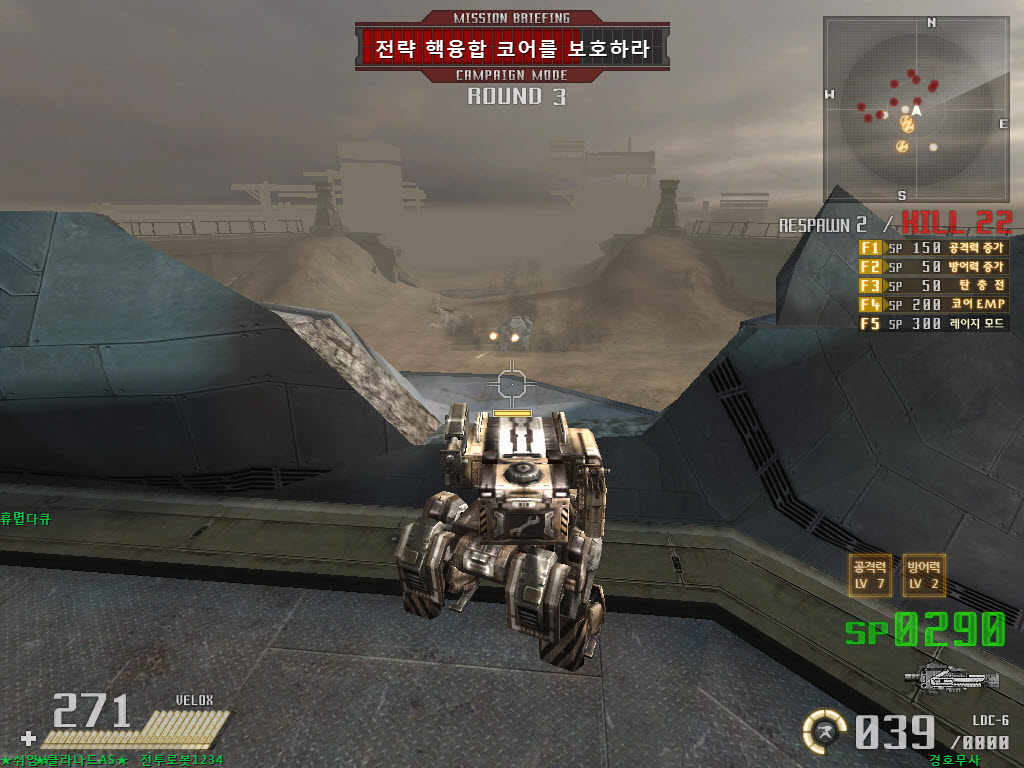Click the 공격력 LV 7 badge

pos(868,575)
